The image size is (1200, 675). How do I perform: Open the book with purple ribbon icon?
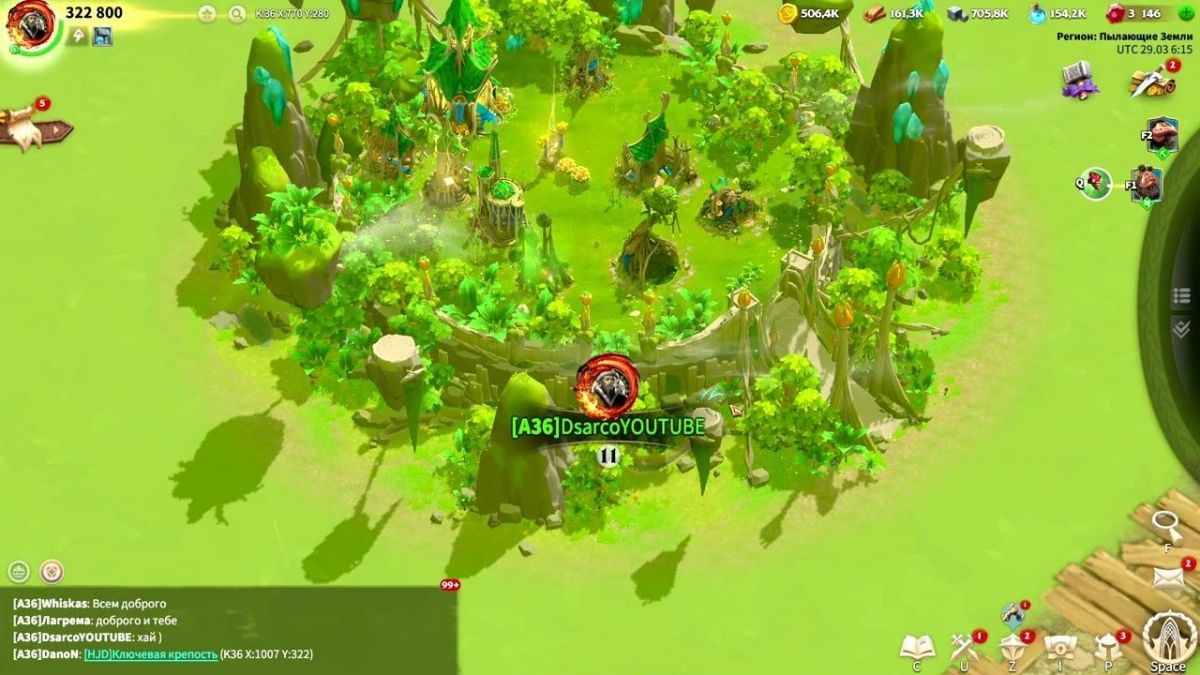[1080, 79]
